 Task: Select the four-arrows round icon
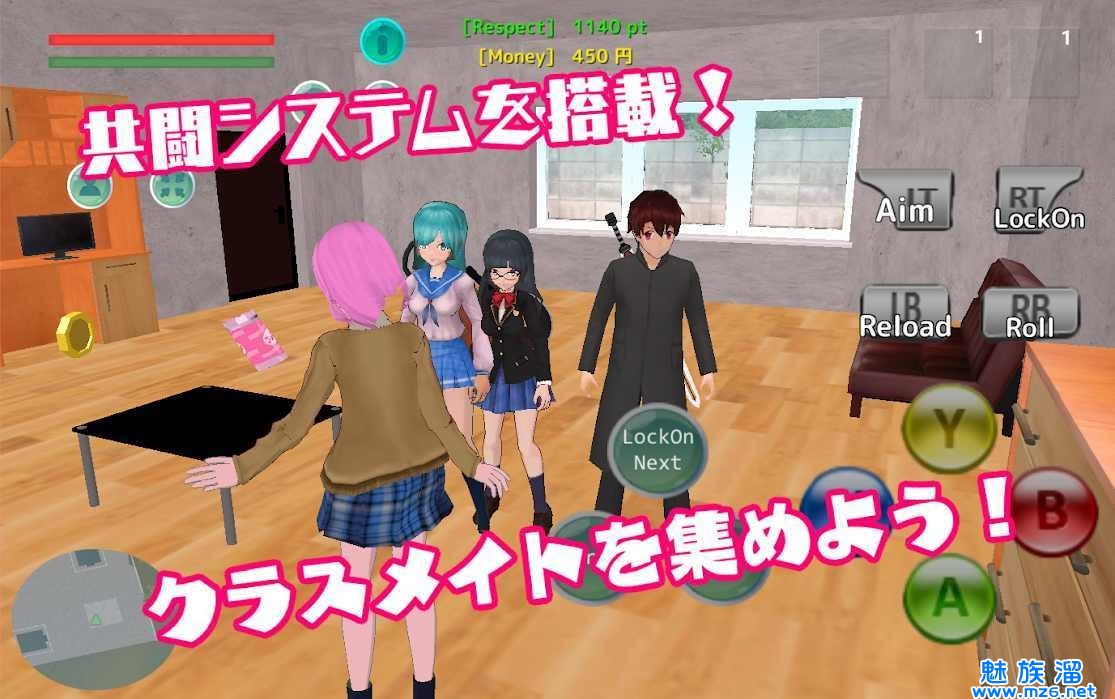click(172, 185)
